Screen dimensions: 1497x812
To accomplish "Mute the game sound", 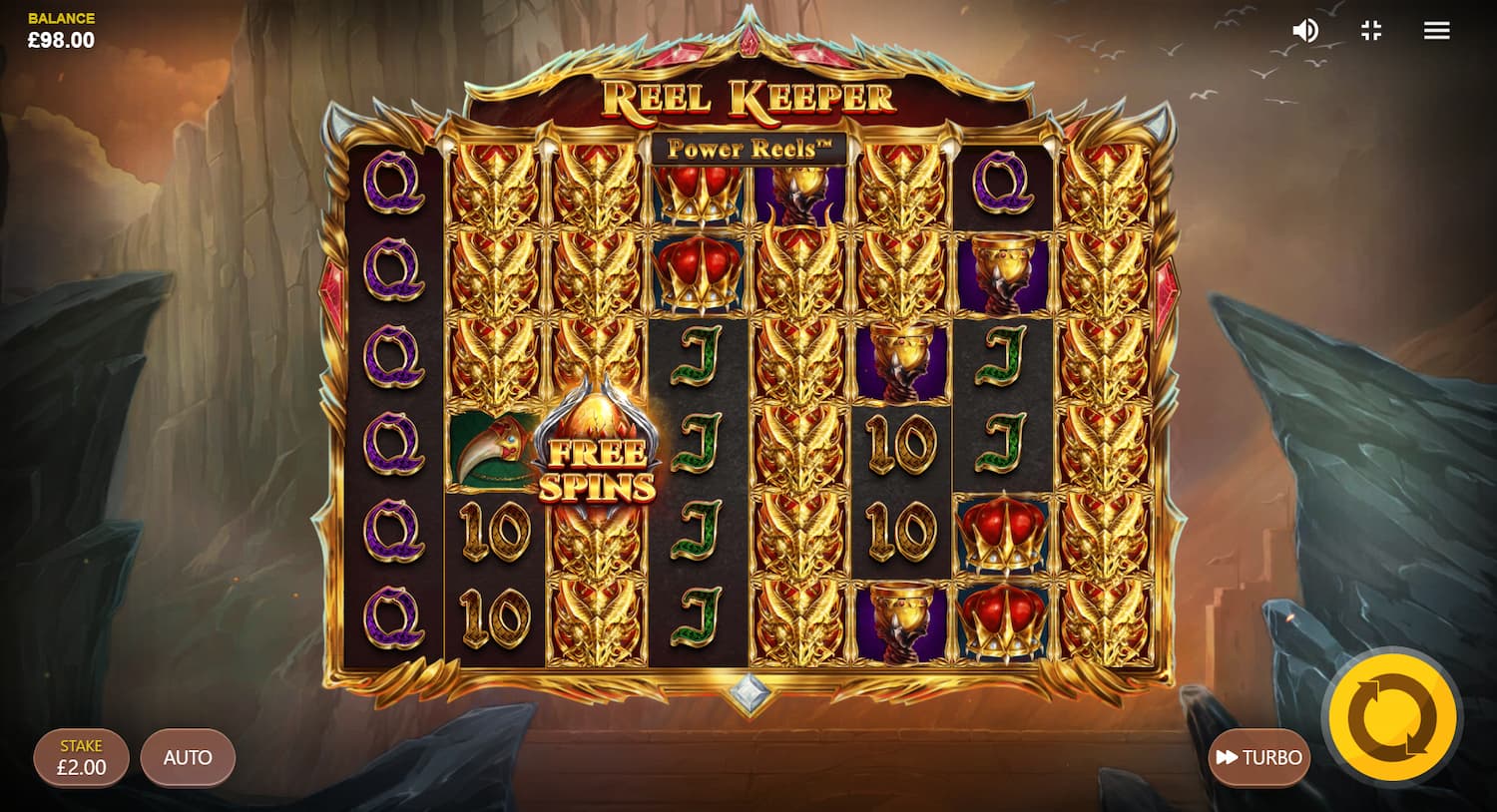I will coord(1304,31).
